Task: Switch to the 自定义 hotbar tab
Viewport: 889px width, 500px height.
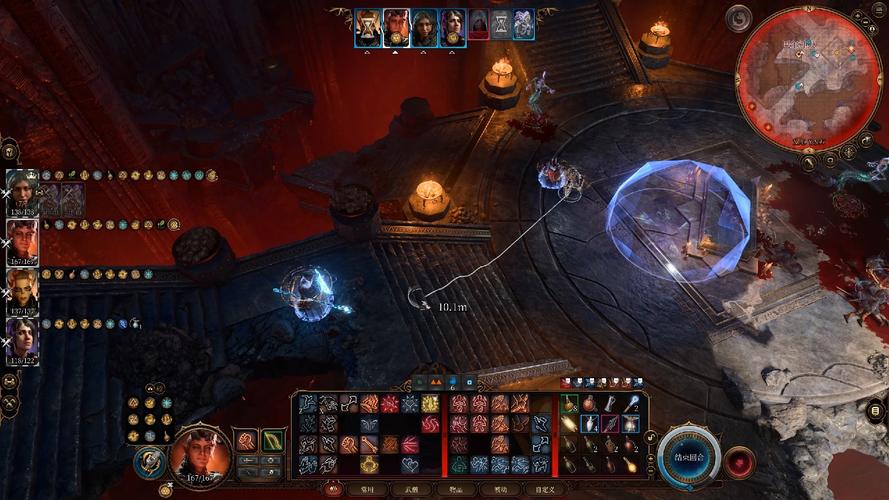Action: coord(545,489)
